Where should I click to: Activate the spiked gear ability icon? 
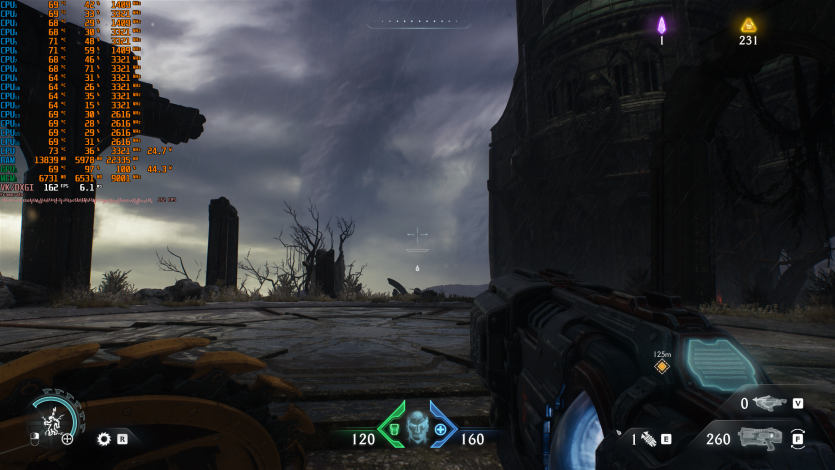point(103,438)
